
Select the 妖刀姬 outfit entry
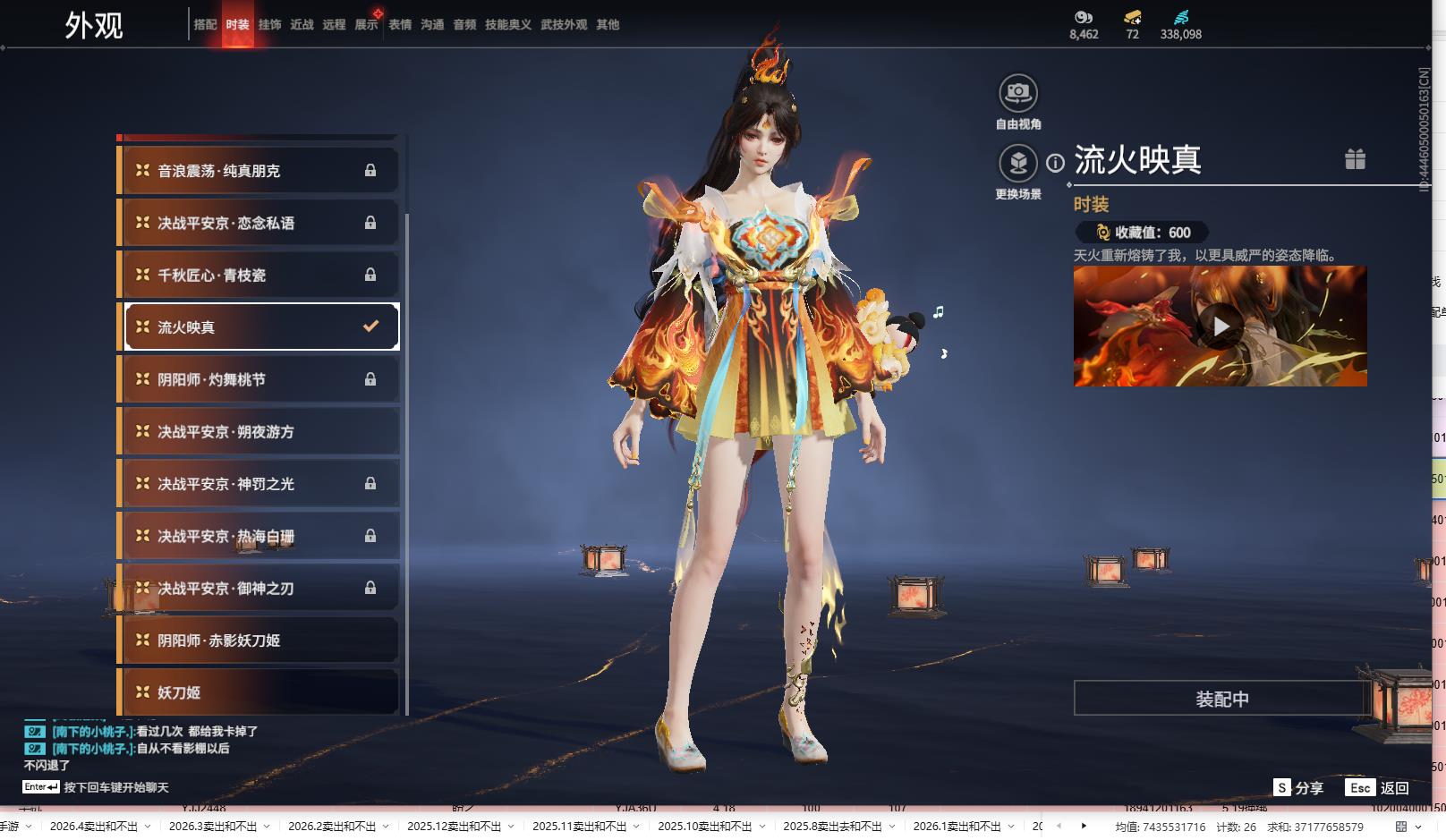(259, 692)
